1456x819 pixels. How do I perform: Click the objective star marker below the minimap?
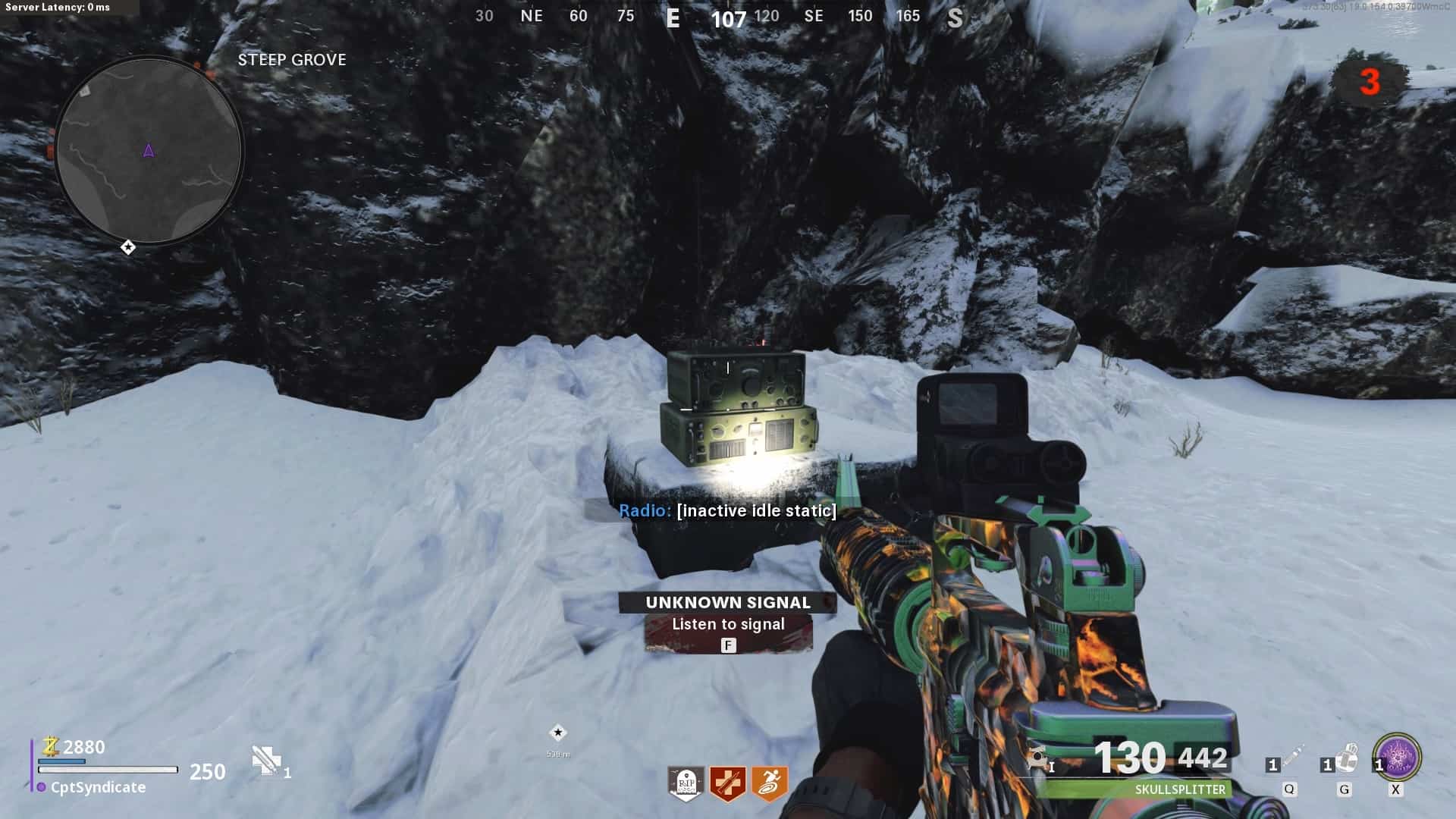pyautogui.click(x=128, y=247)
